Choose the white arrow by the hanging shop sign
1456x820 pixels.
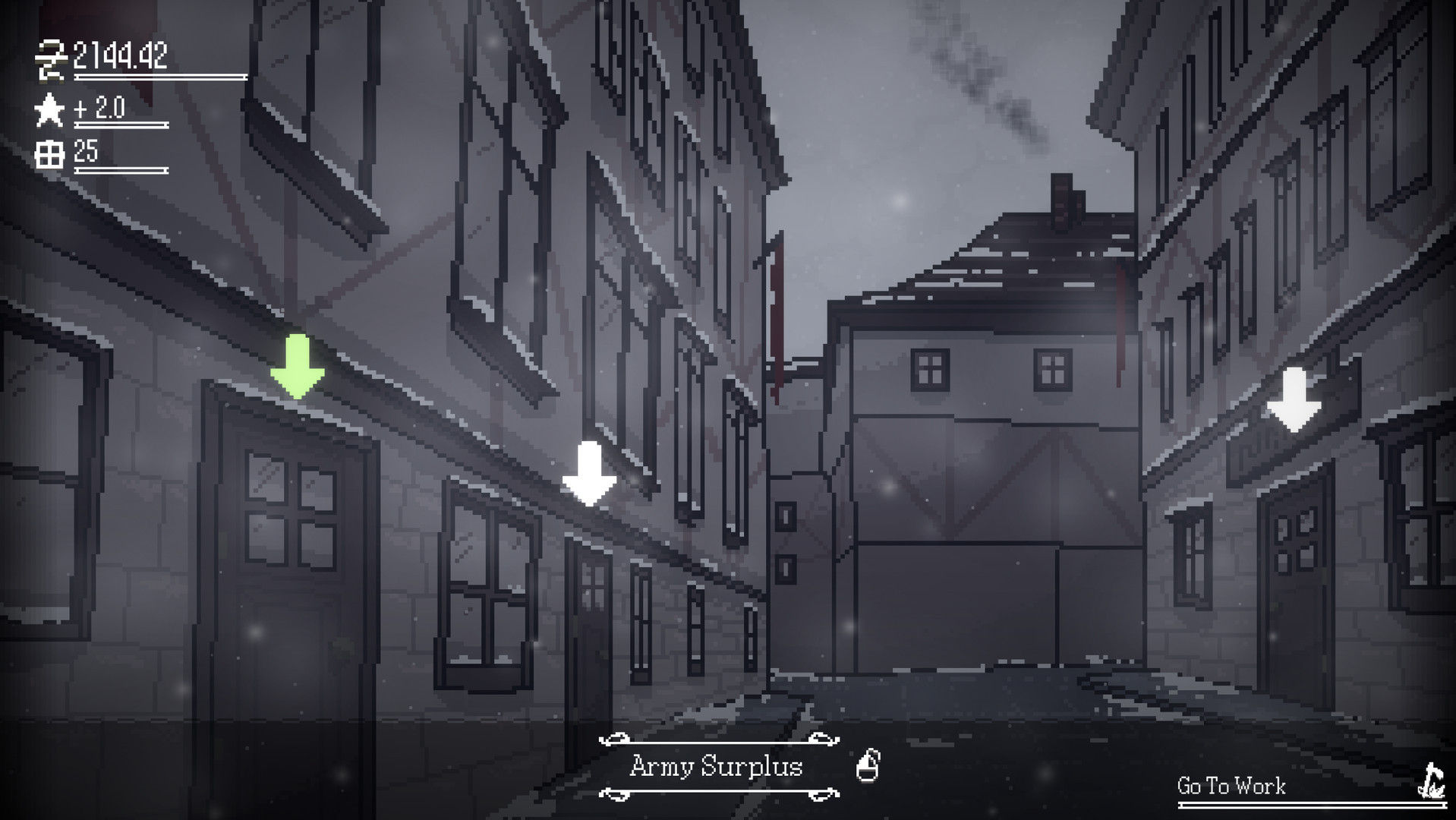pos(1294,399)
